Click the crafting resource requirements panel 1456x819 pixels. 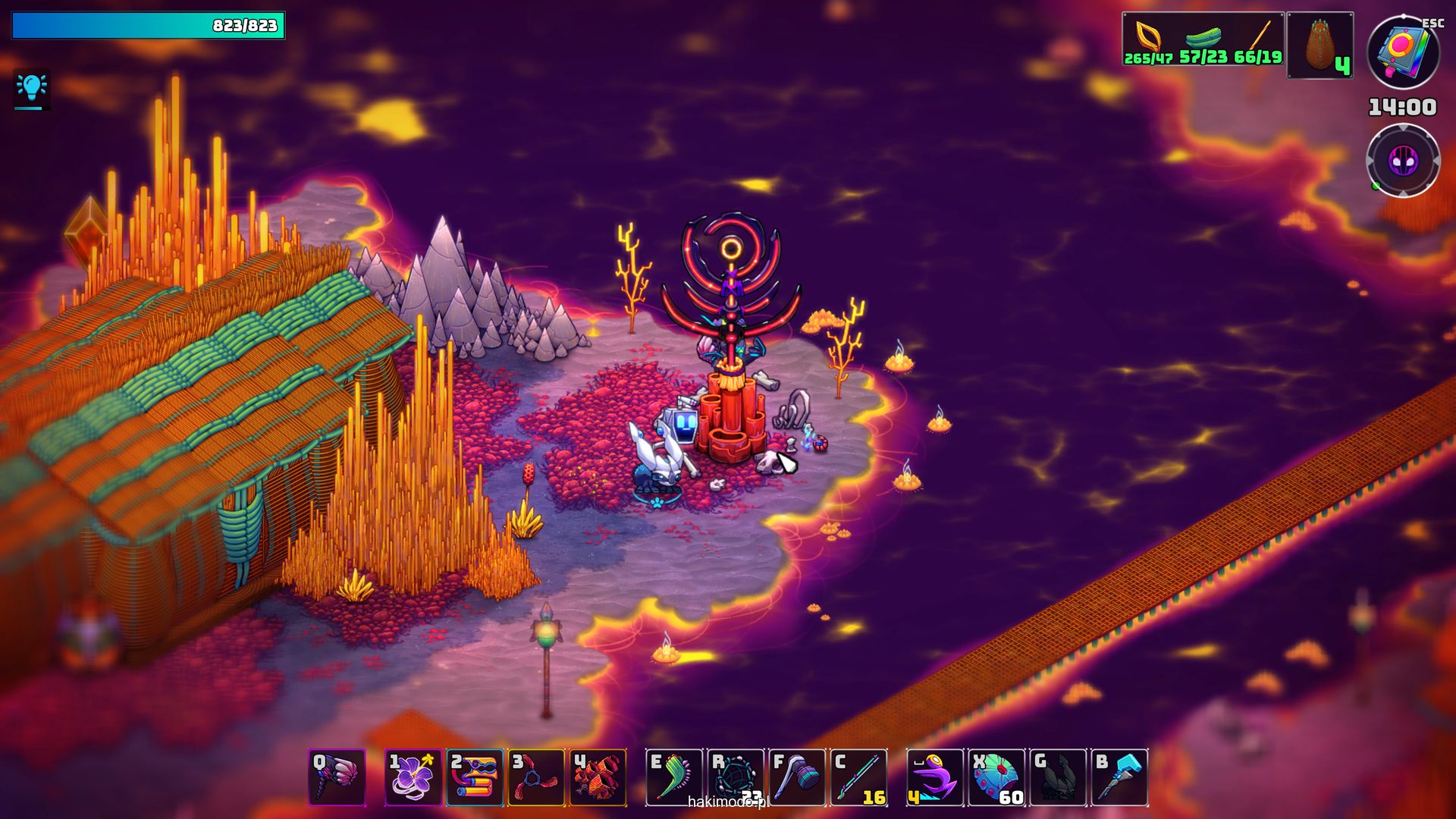coord(1203,39)
